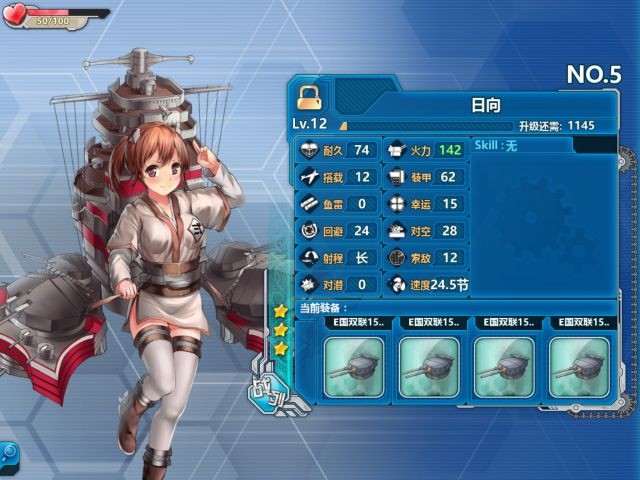
Task: Toggle the ship lock padlock icon
Action: click(310, 97)
